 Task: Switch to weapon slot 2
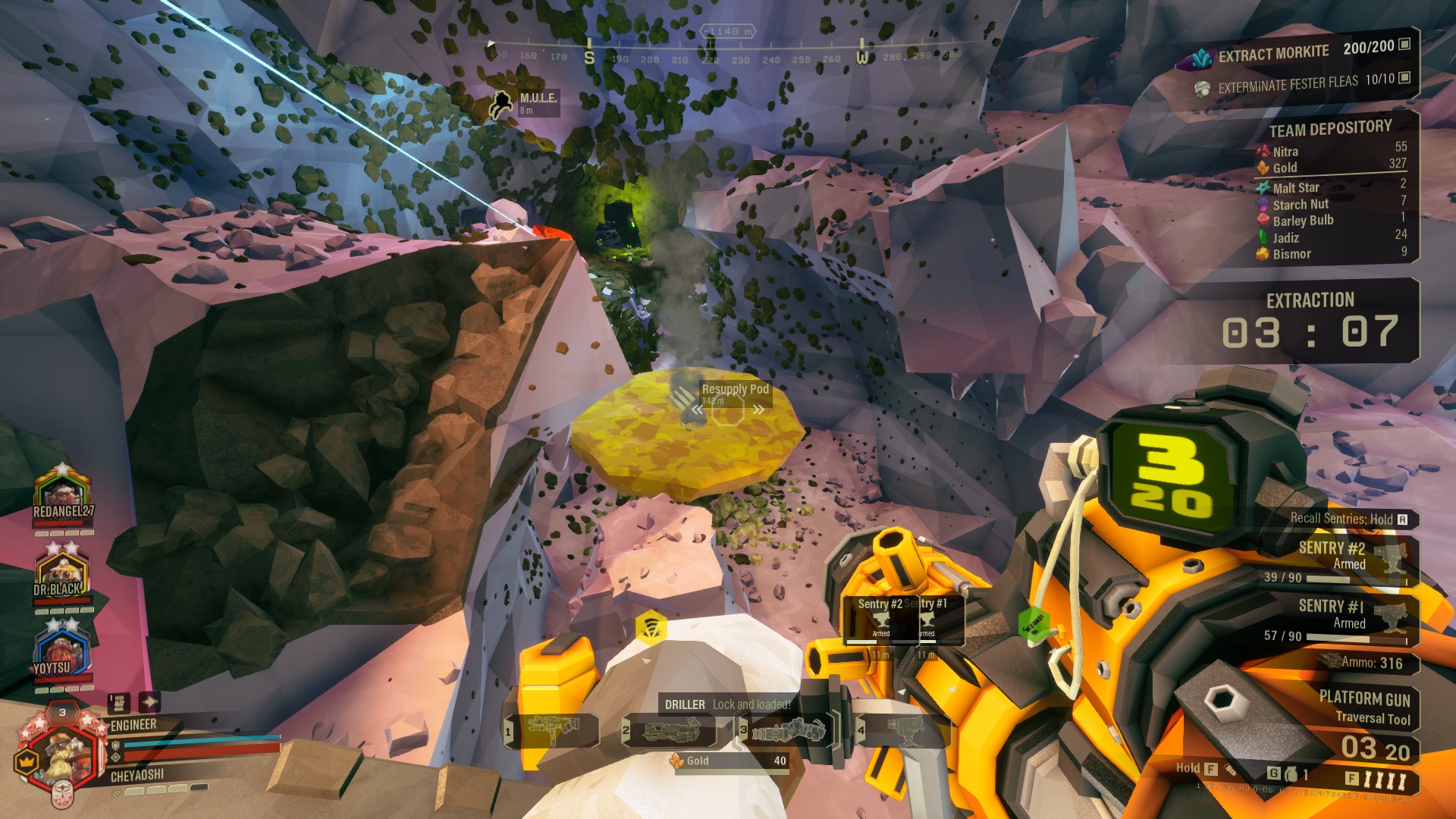670,730
